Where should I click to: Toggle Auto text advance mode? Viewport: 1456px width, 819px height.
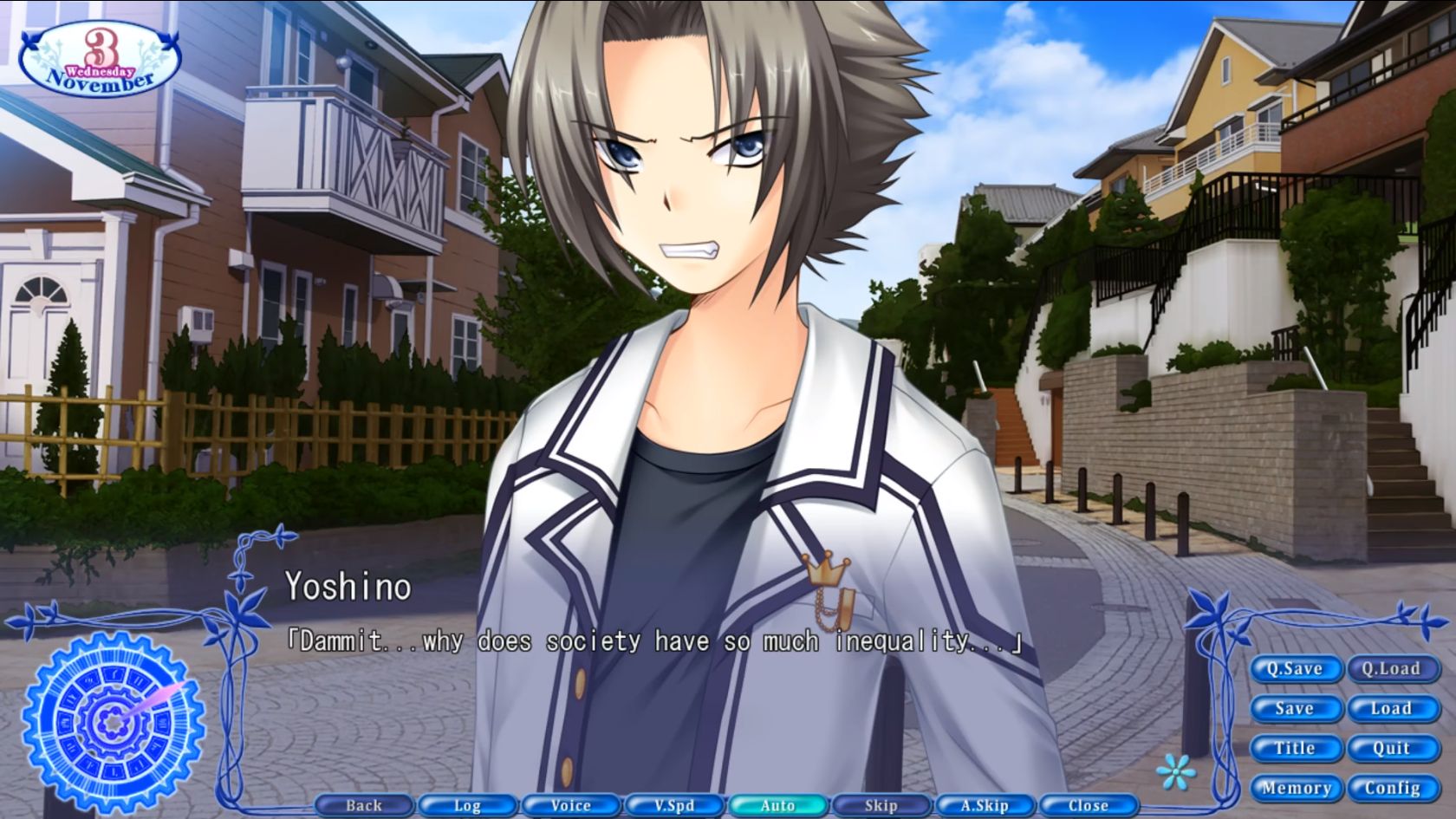pos(778,805)
